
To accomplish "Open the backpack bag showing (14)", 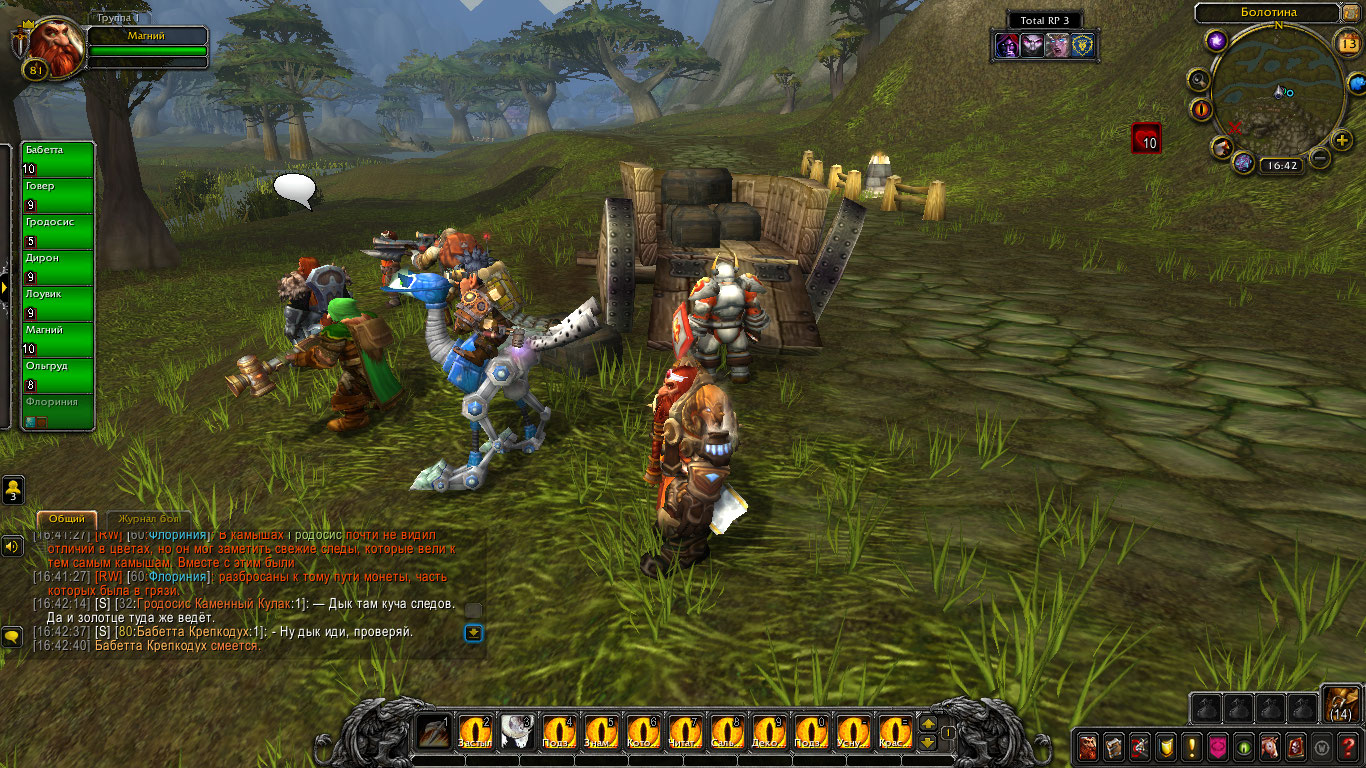I will click(1339, 705).
